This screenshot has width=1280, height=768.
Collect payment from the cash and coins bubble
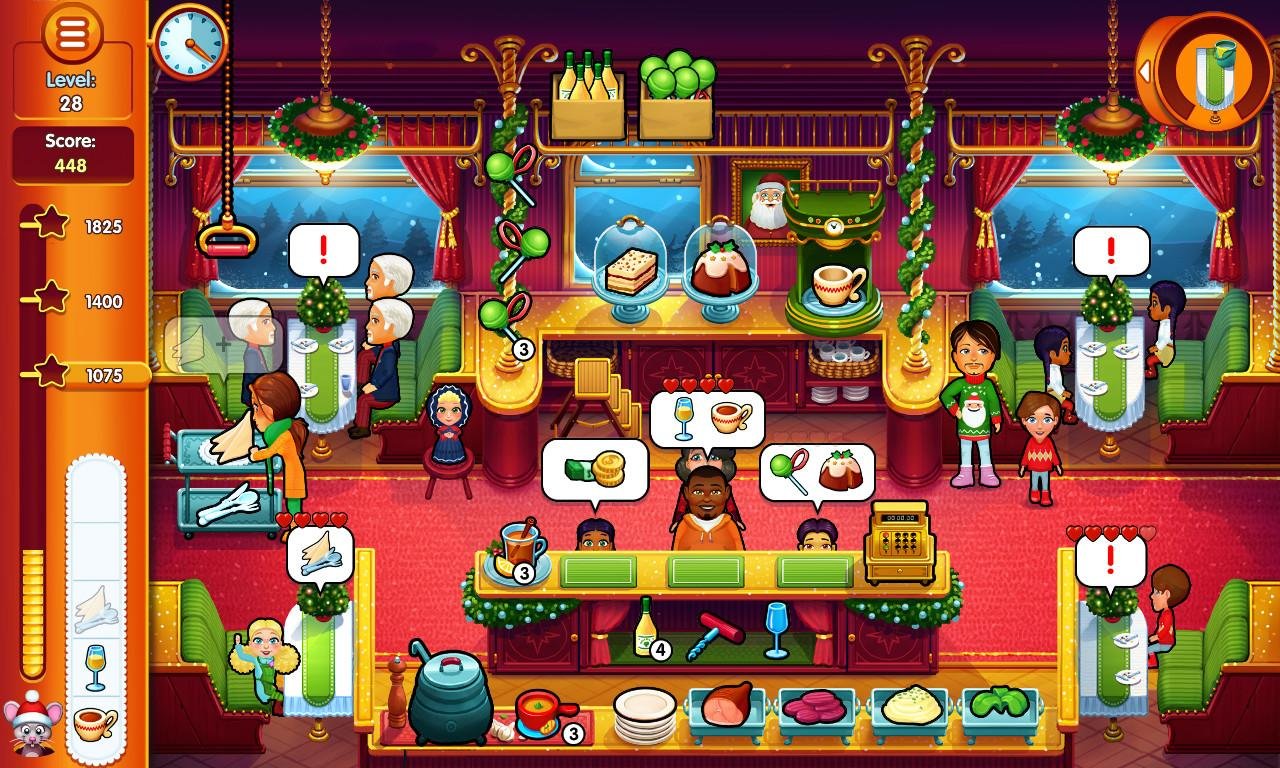point(594,469)
